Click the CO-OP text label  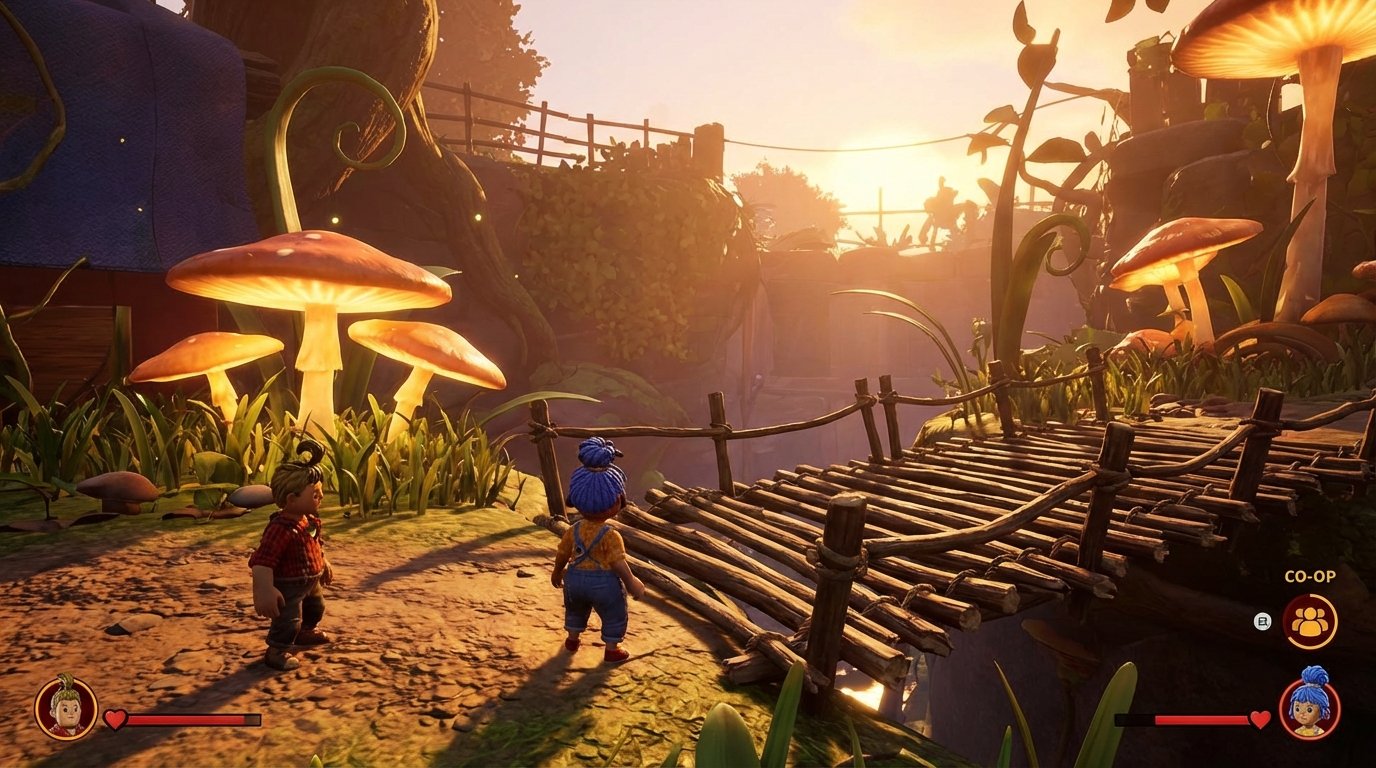tap(1312, 578)
